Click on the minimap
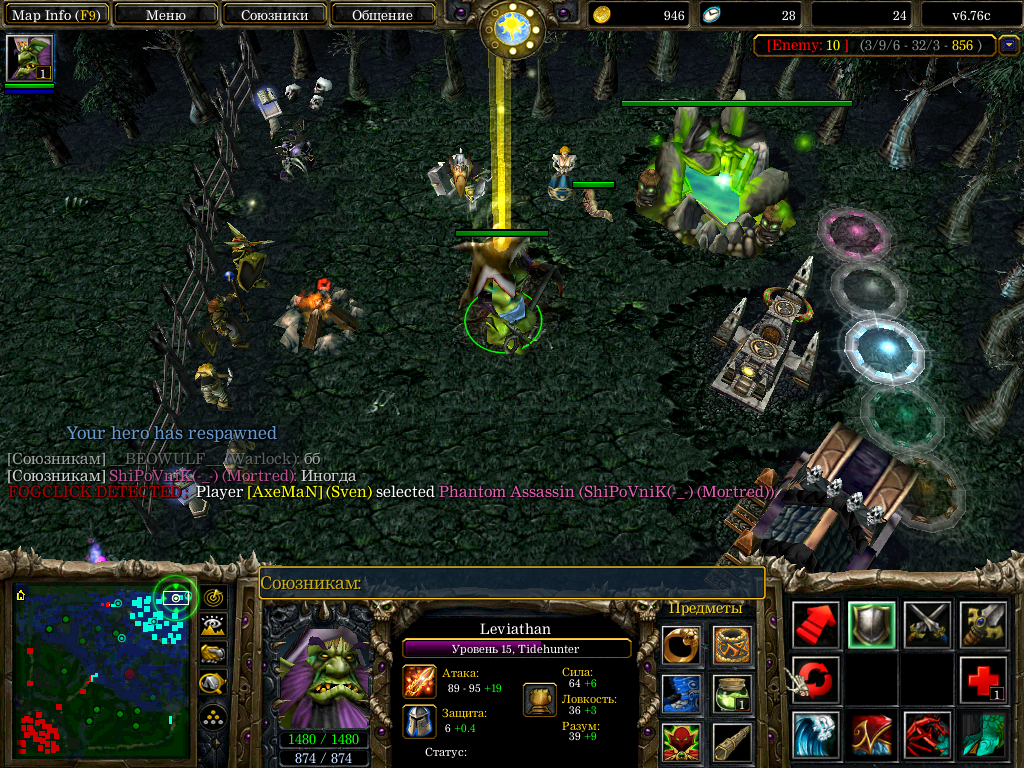The width and height of the screenshot is (1024, 768). (100, 670)
